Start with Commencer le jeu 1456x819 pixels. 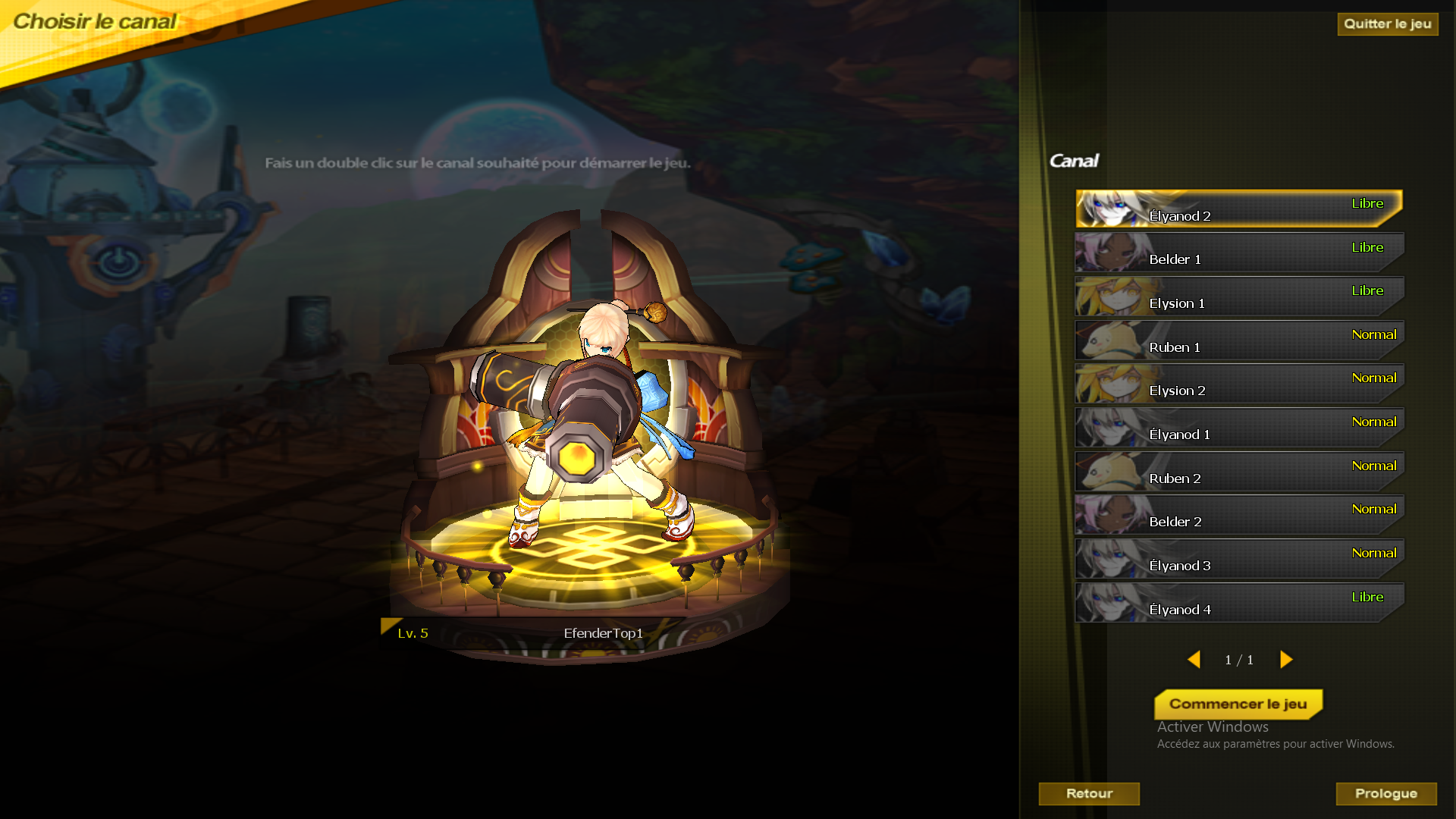[x=1238, y=704]
